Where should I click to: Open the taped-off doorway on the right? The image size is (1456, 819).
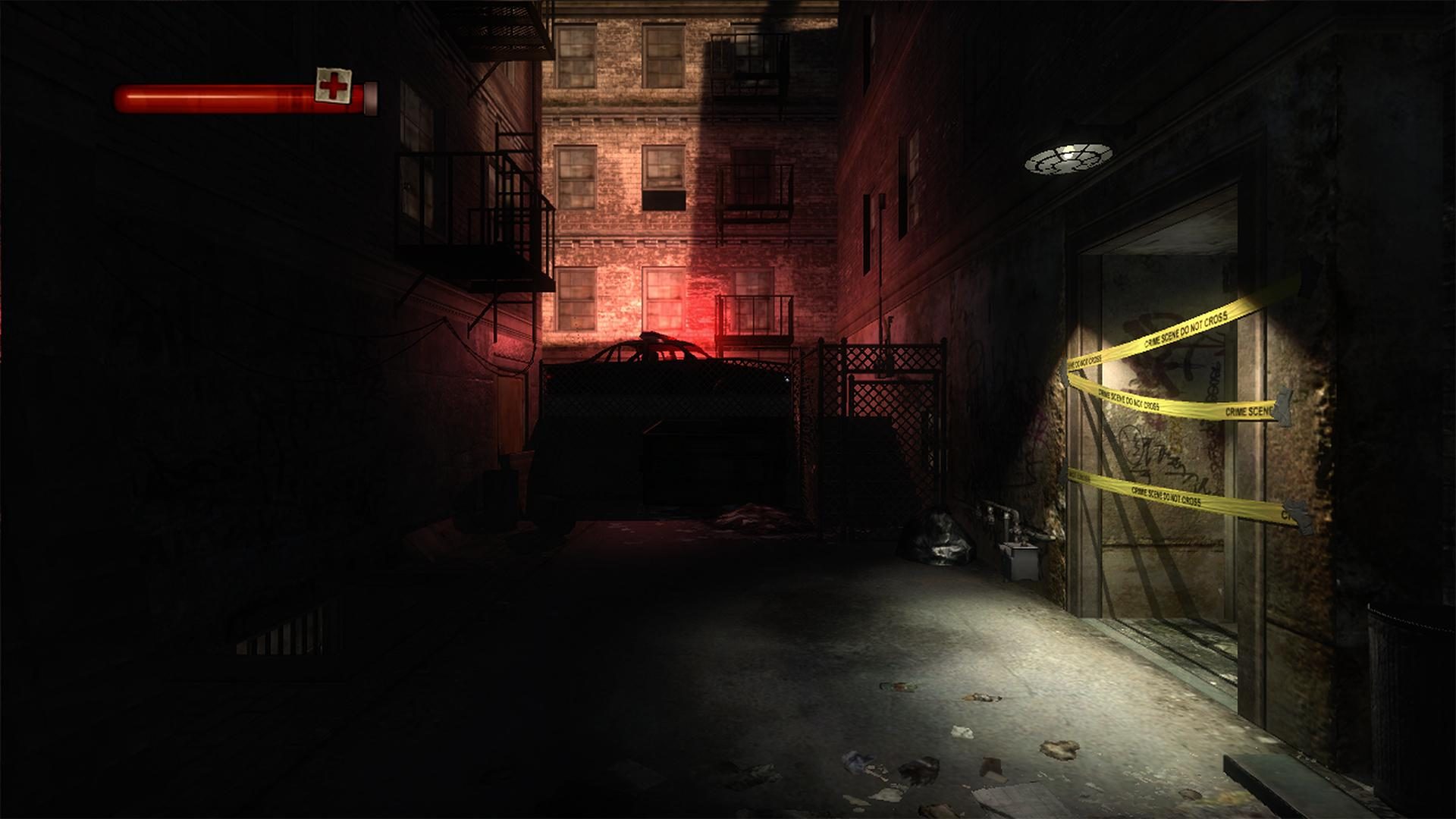point(1183,455)
